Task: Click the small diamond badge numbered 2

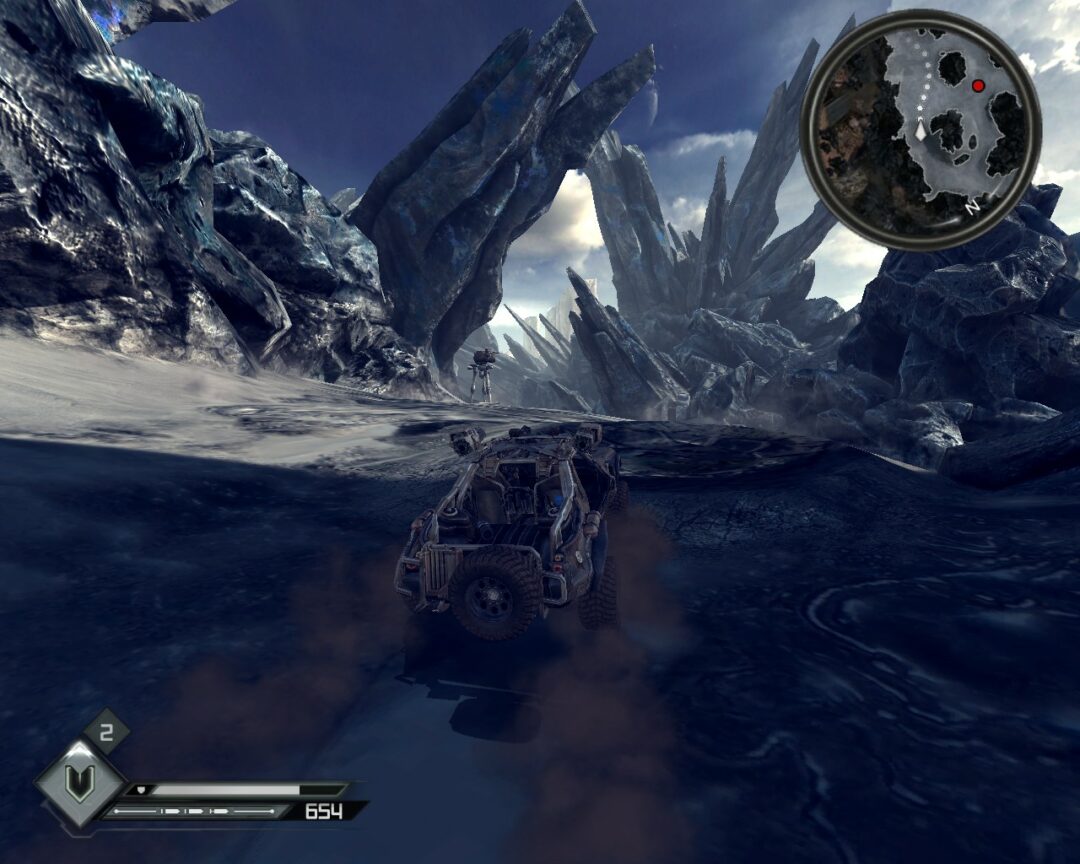Action: 107,731
